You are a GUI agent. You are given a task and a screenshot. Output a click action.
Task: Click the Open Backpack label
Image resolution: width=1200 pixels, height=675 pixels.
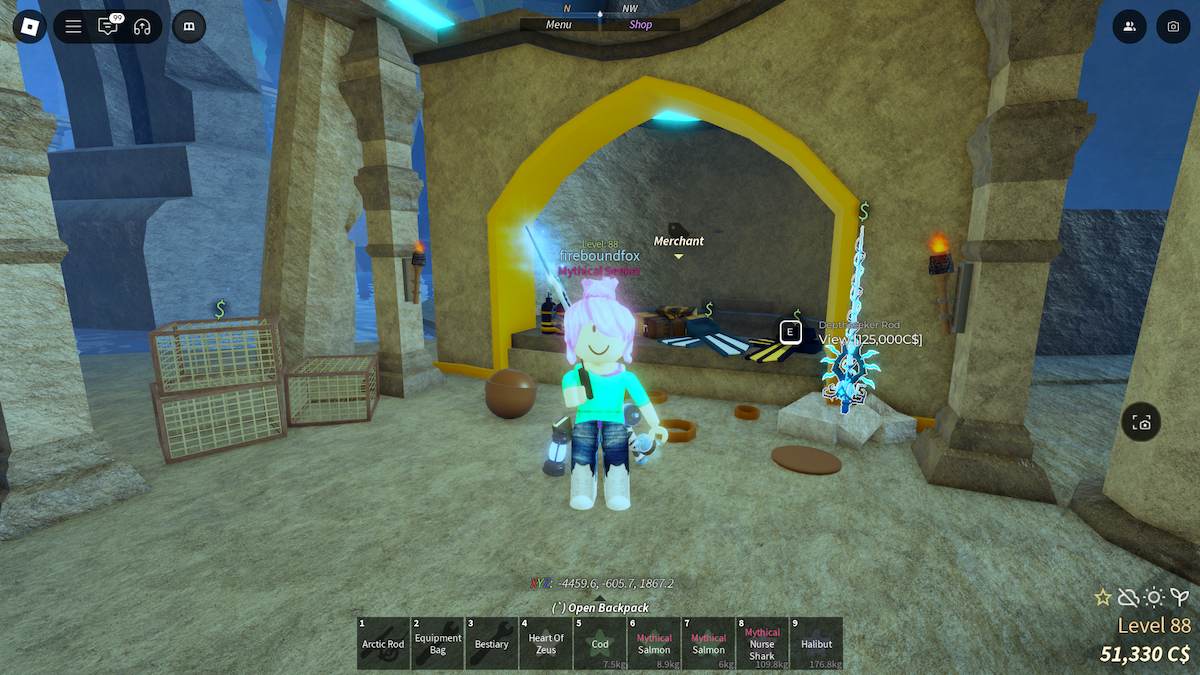(x=600, y=608)
